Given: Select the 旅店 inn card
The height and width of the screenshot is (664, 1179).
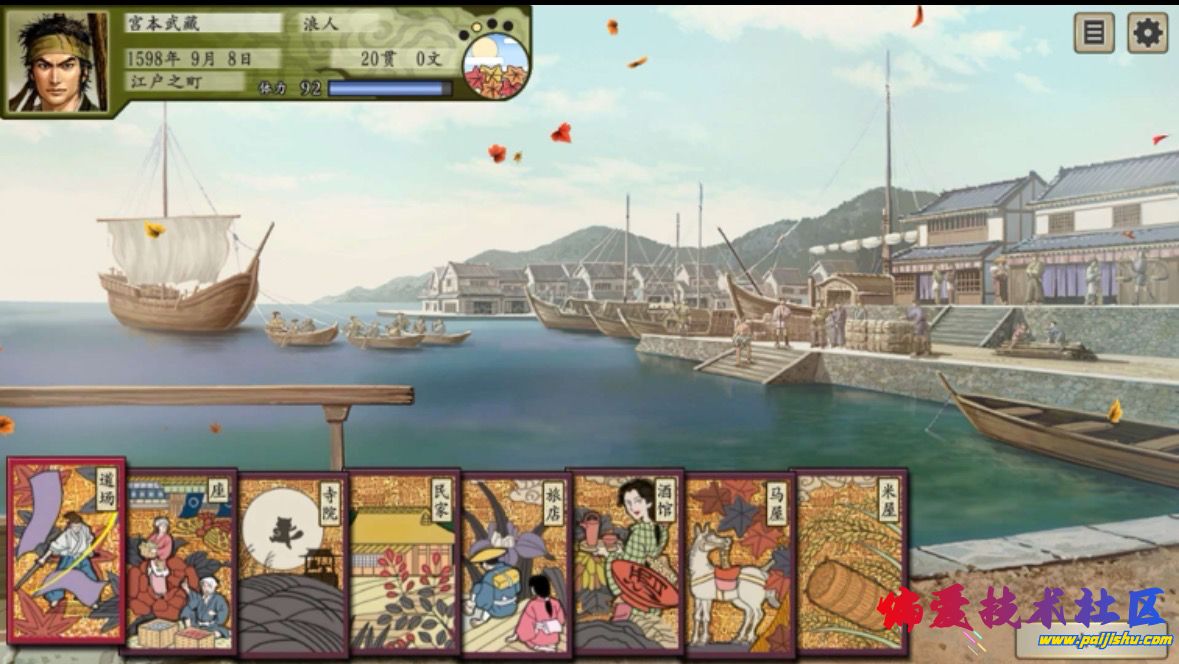Looking at the screenshot, I should [515, 563].
